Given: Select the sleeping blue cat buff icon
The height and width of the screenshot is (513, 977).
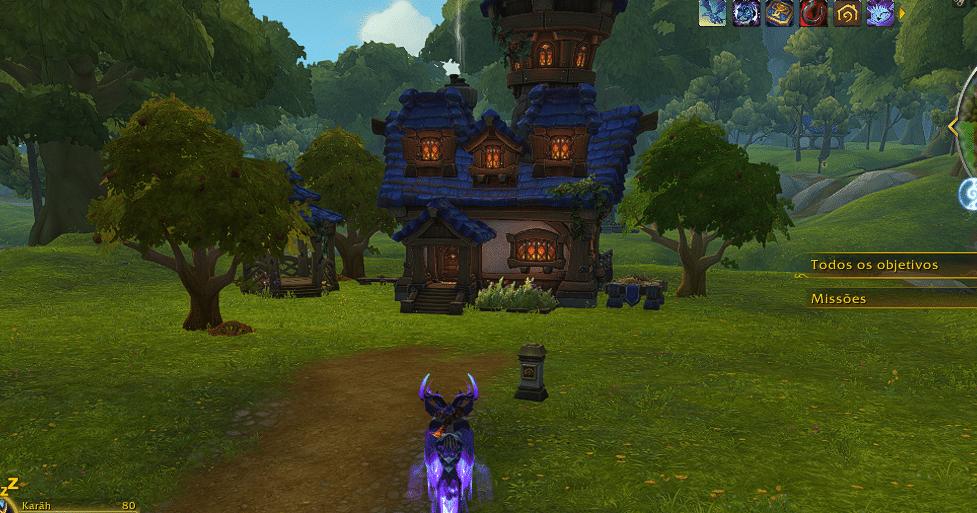Looking at the screenshot, I should [x=880, y=12].
